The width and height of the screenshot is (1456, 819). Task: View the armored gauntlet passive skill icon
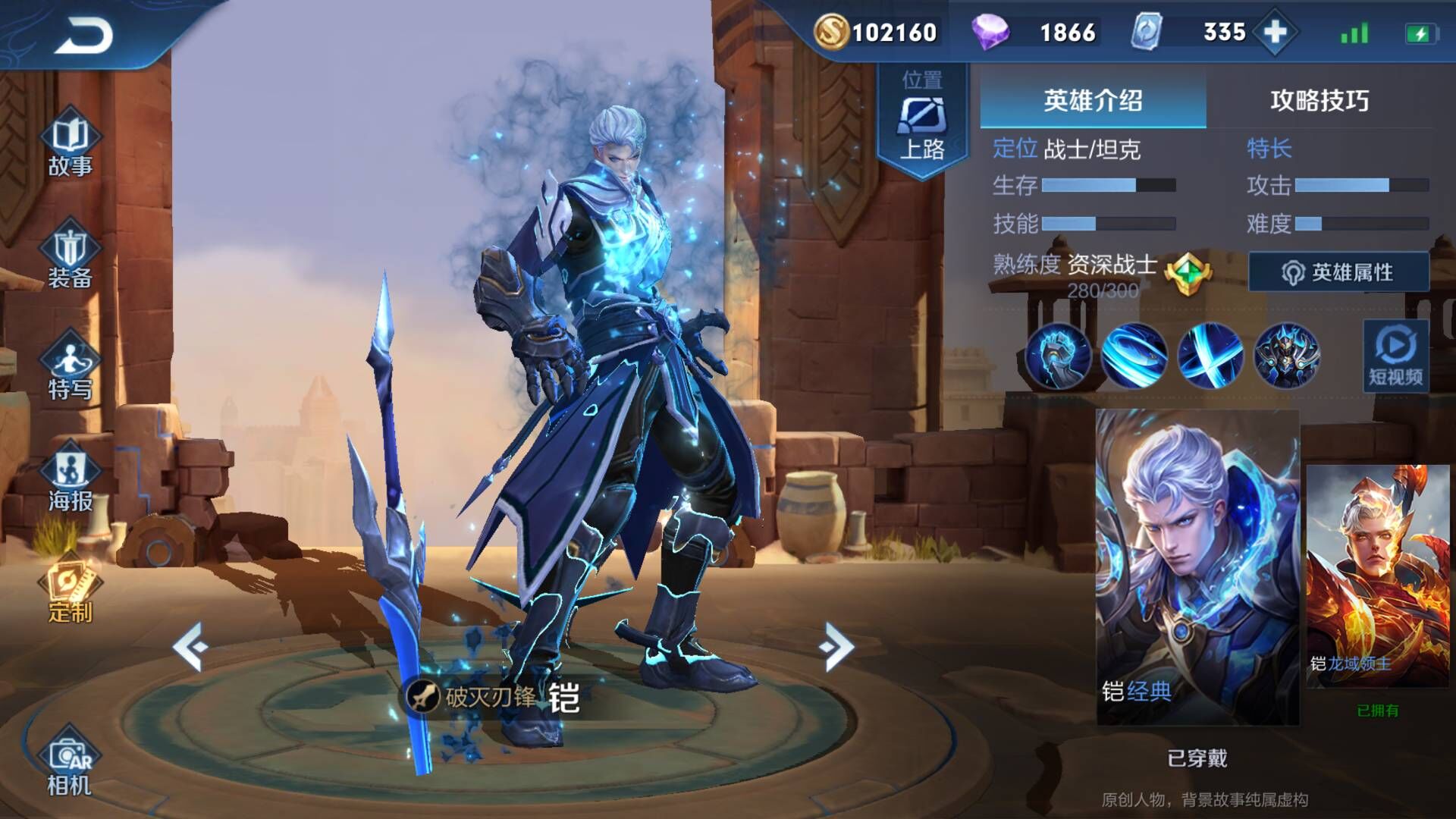[1059, 355]
